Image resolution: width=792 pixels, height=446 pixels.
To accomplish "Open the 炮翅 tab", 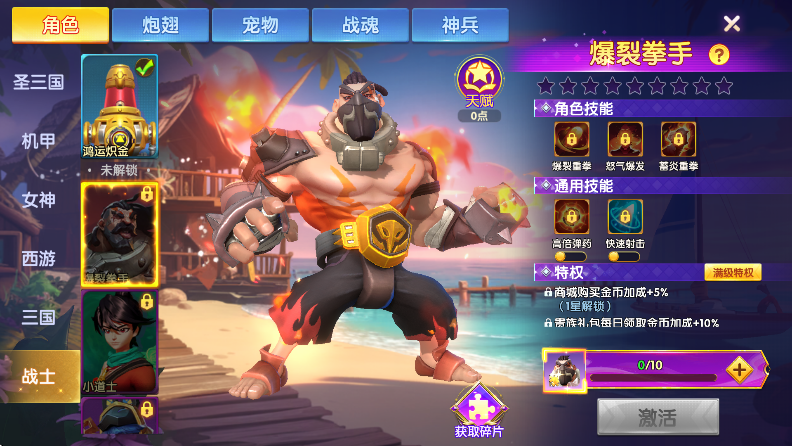I will coord(160,25).
